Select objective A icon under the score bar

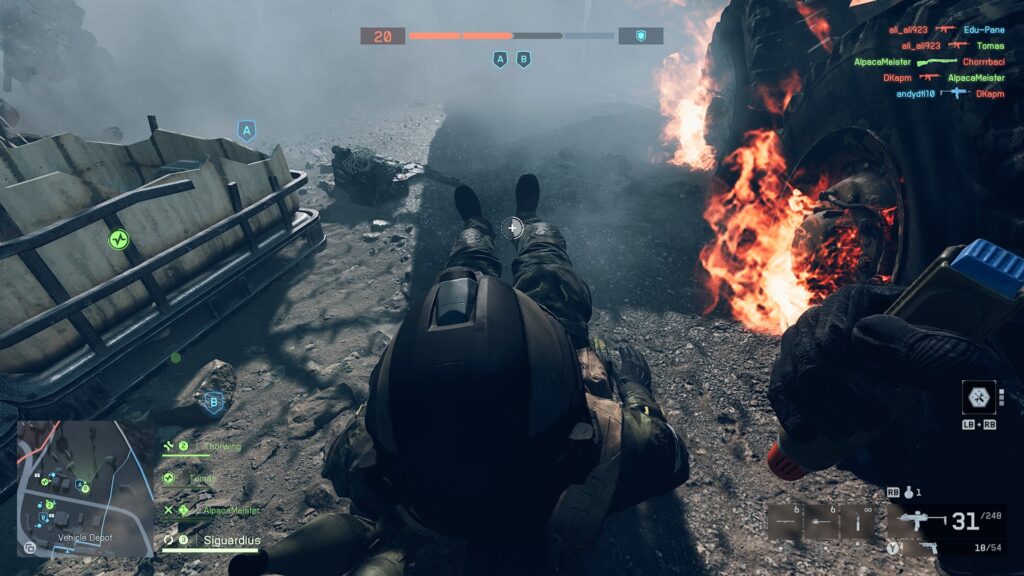coord(500,60)
